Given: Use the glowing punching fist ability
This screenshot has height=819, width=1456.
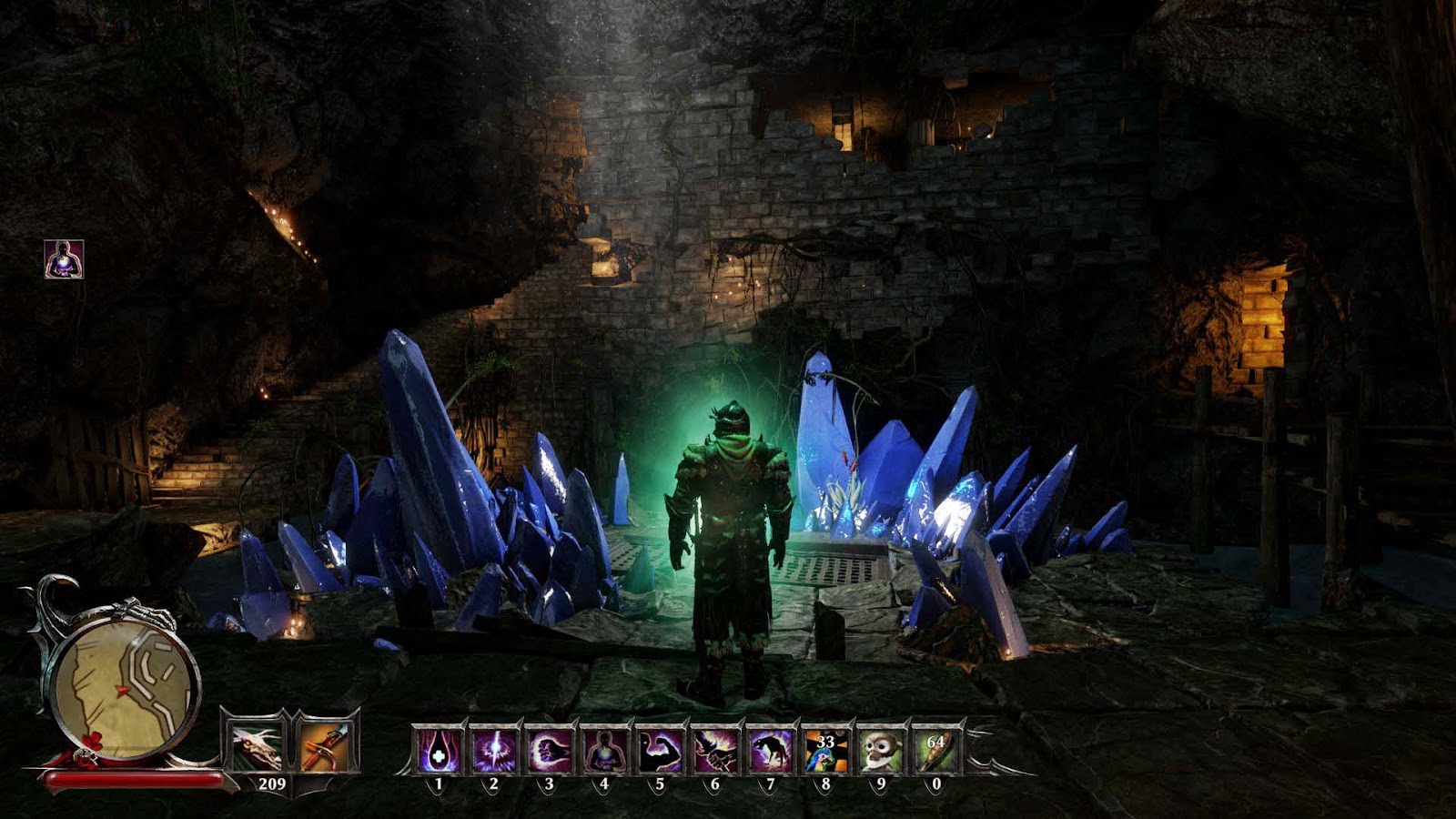Looking at the screenshot, I should (550, 751).
